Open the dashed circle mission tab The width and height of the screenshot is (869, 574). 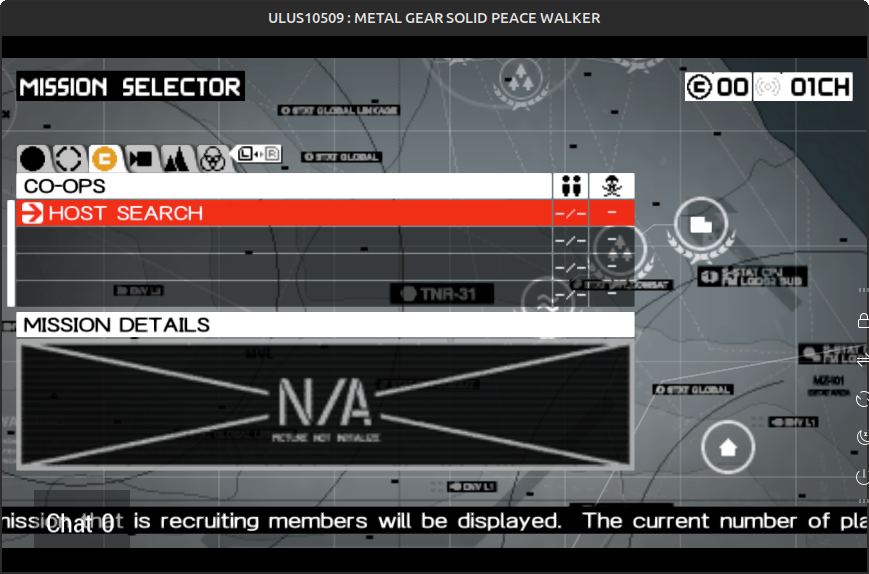(67, 158)
